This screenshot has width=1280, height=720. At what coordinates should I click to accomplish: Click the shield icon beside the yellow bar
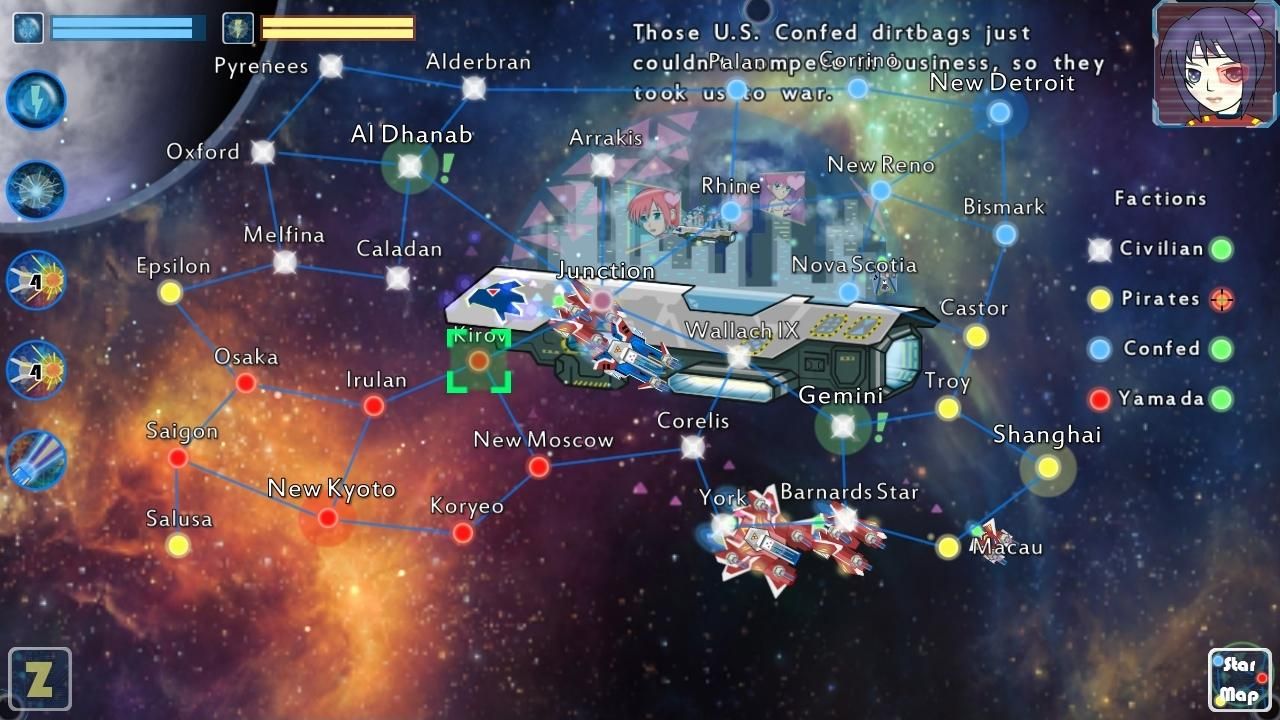(x=236, y=28)
